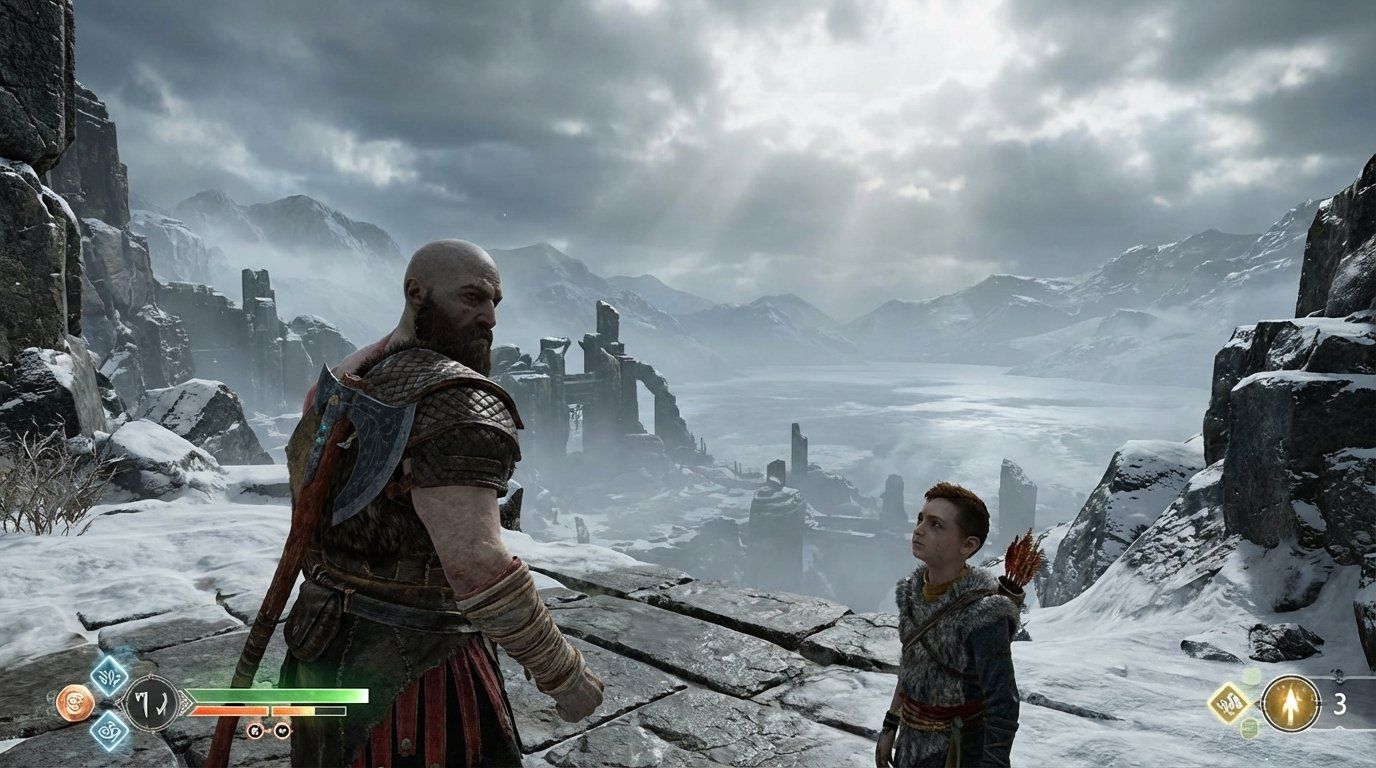Toggle the upper green pickup glow above the gold rune

pyautogui.click(x=1251, y=676)
